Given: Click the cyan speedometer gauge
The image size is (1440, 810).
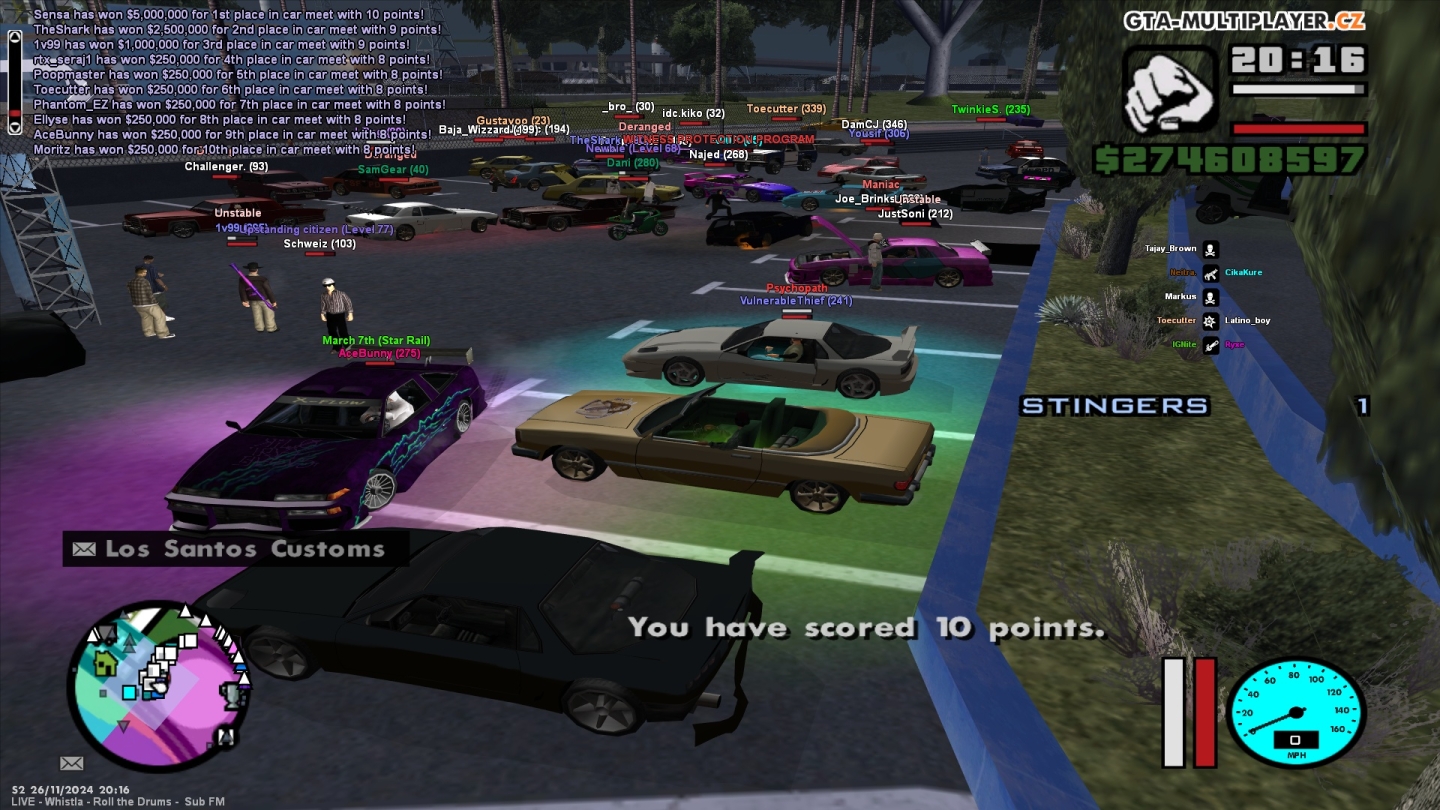Looking at the screenshot, I should (1295, 712).
